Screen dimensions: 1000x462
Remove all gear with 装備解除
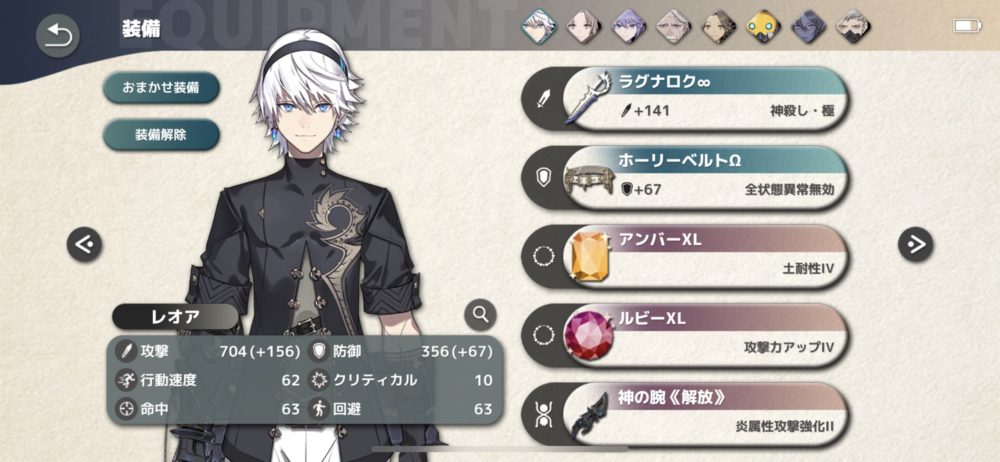click(x=160, y=133)
